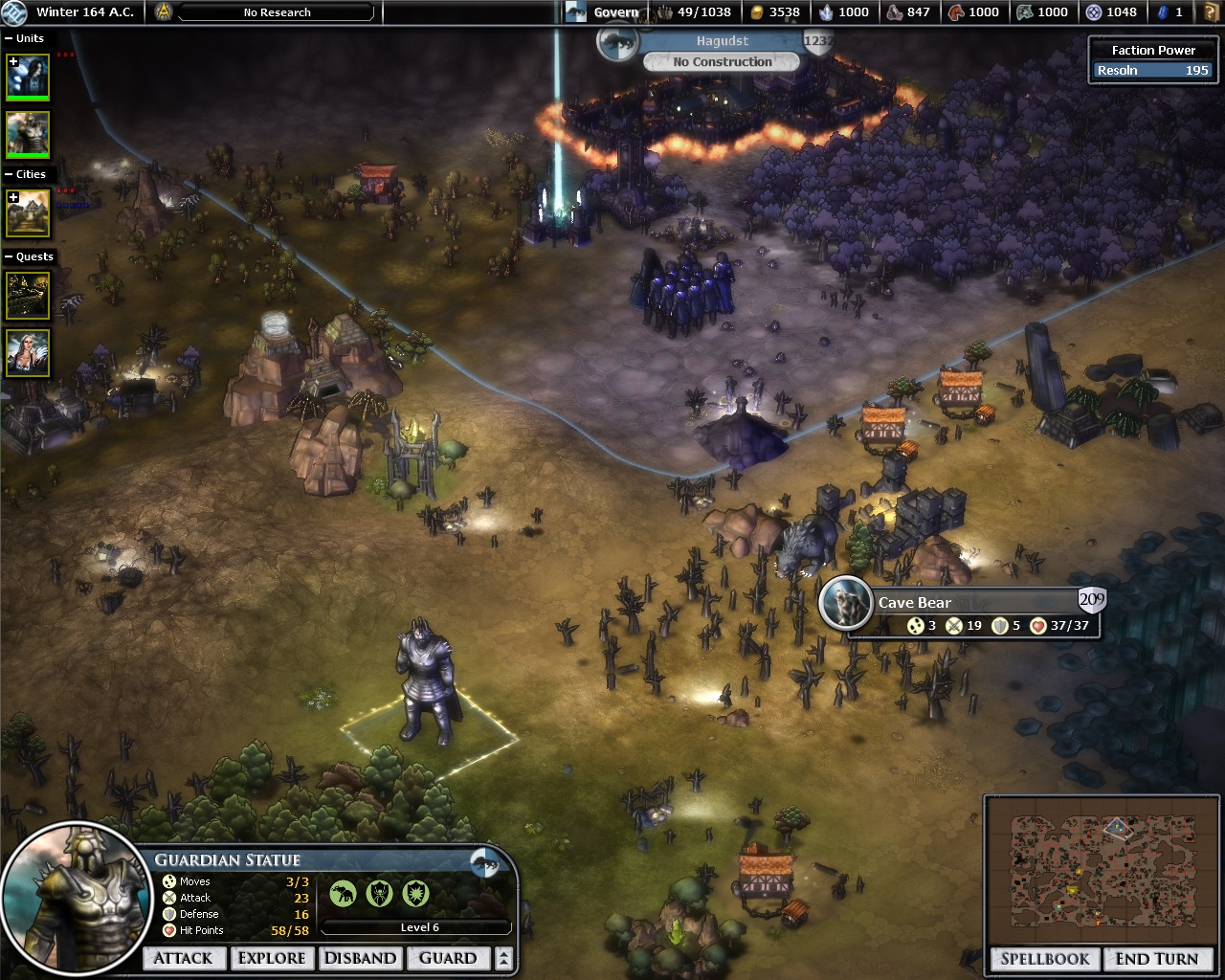Order the Guardian Statue to Attack
The image size is (1225, 980).
(x=183, y=958)
